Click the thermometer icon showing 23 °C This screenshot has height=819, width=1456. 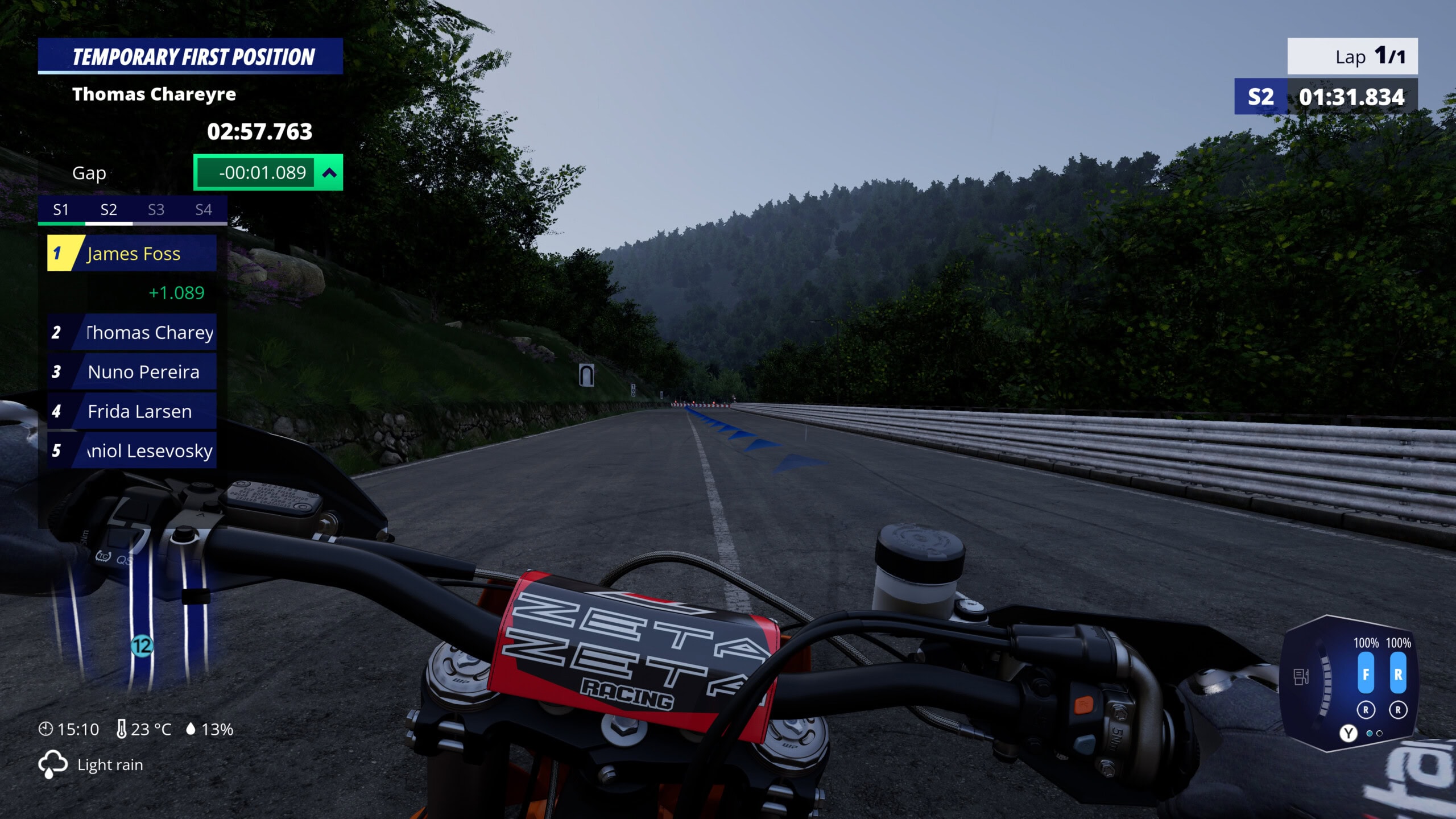point(121,729)
